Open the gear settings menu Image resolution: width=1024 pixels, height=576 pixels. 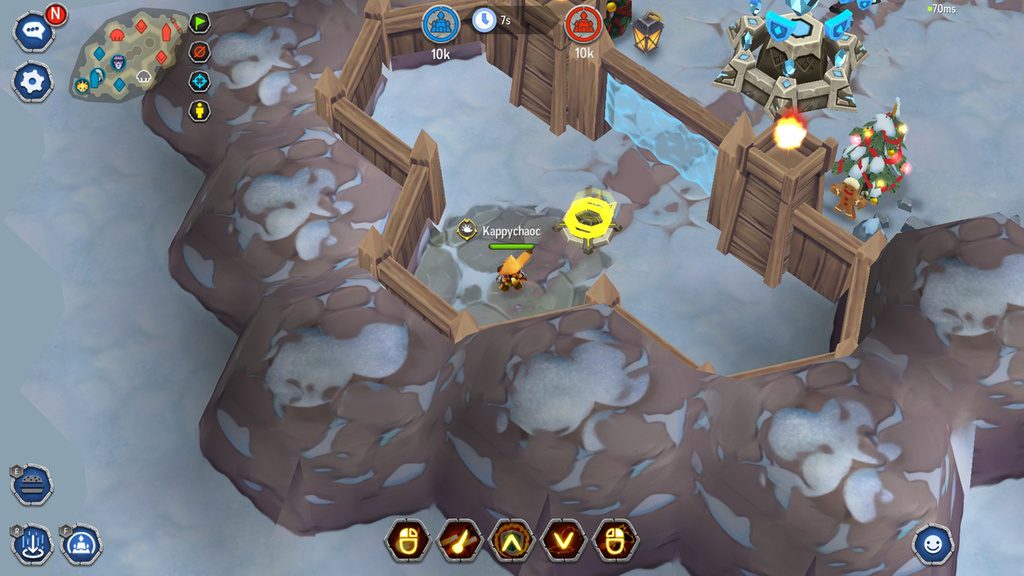point(32,81)
